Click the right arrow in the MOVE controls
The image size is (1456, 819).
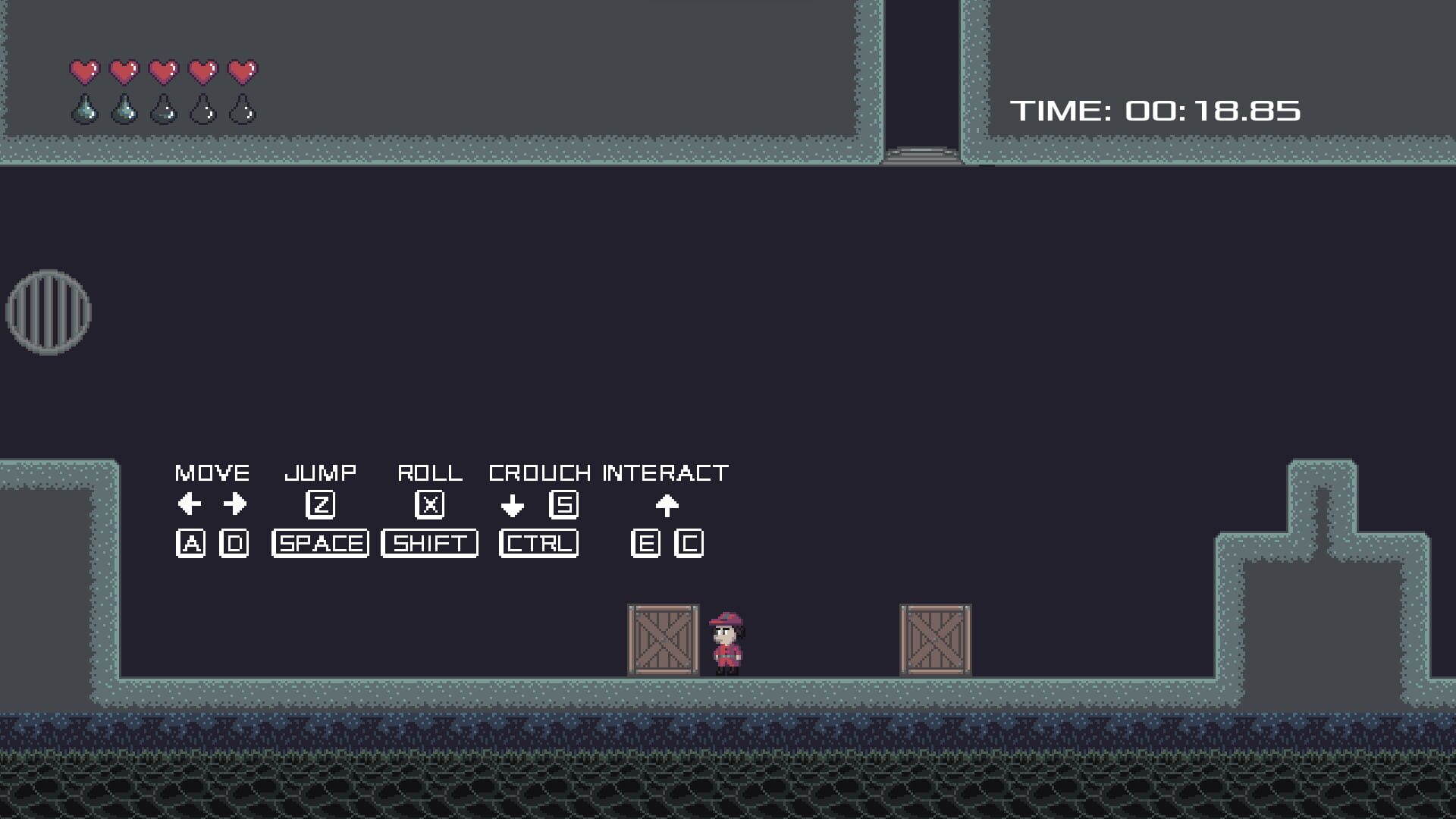point(235,503)
